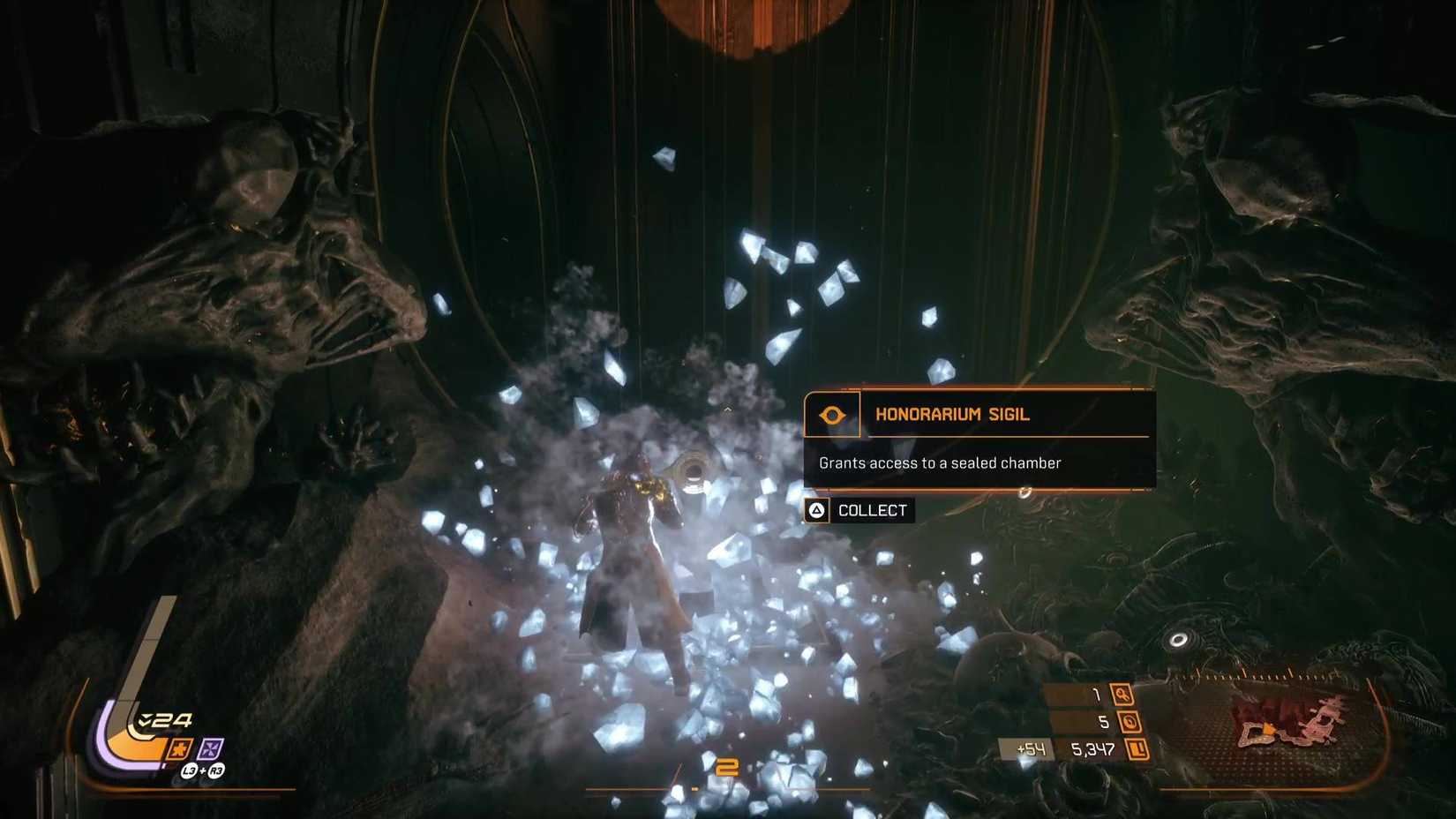Image resolution: width=1456 pixels, height=819 pixels.
Task: Select the orange consumable slot icon
Action: pyautogui.click(x=179, y=748)
